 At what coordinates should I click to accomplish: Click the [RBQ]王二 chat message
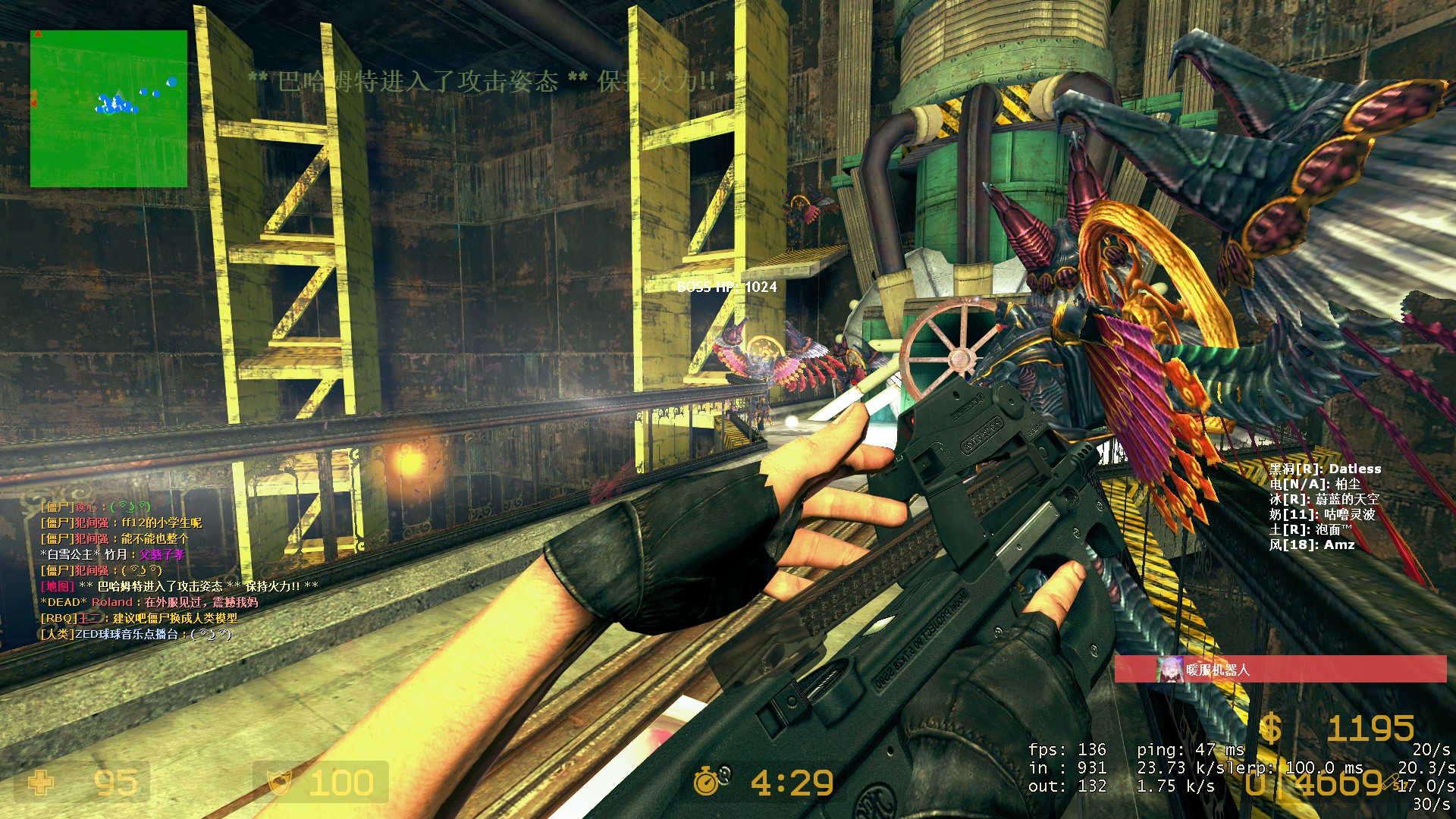pos(139,618)
